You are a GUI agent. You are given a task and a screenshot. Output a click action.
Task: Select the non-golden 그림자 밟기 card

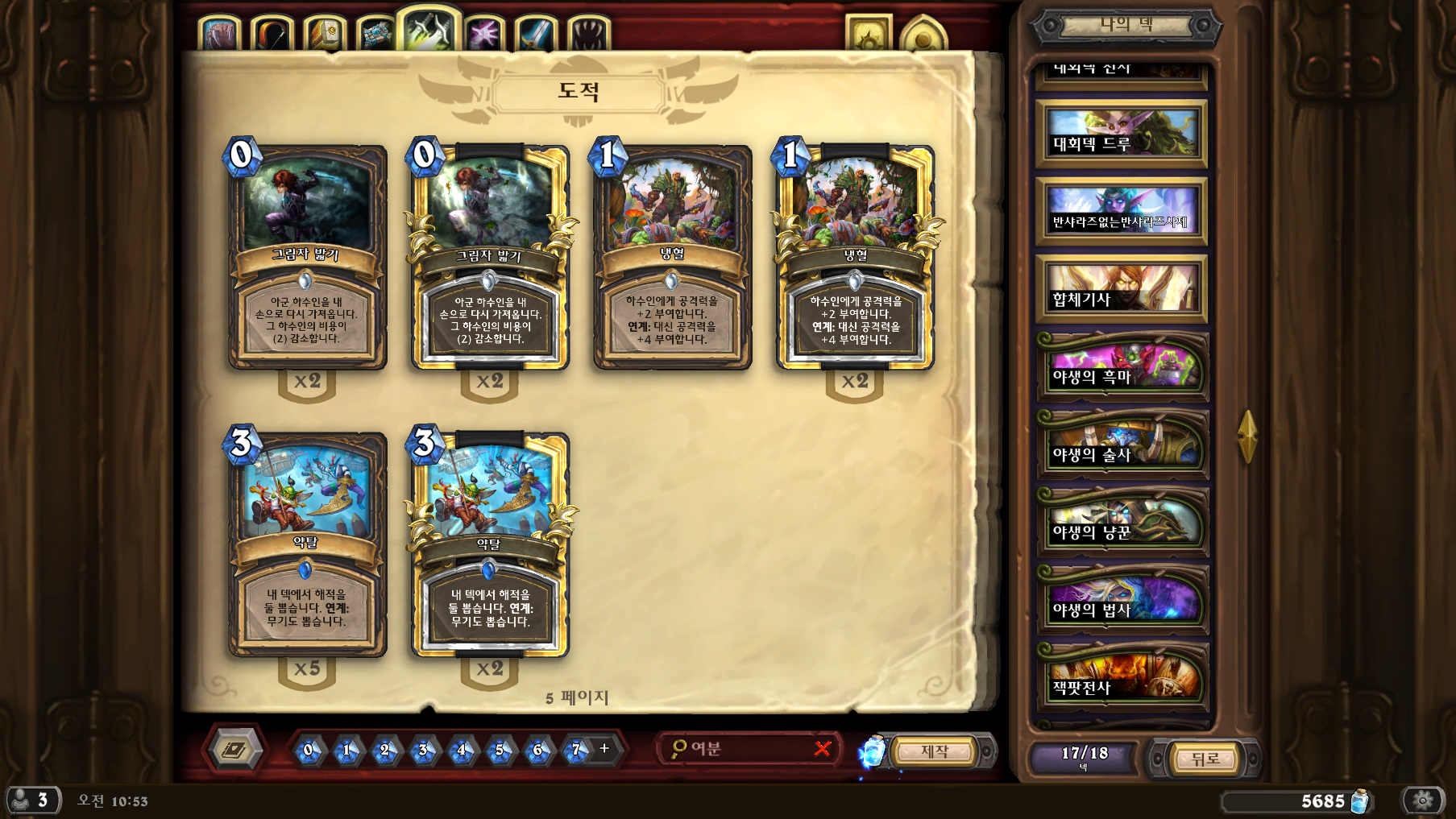(307, 258)
